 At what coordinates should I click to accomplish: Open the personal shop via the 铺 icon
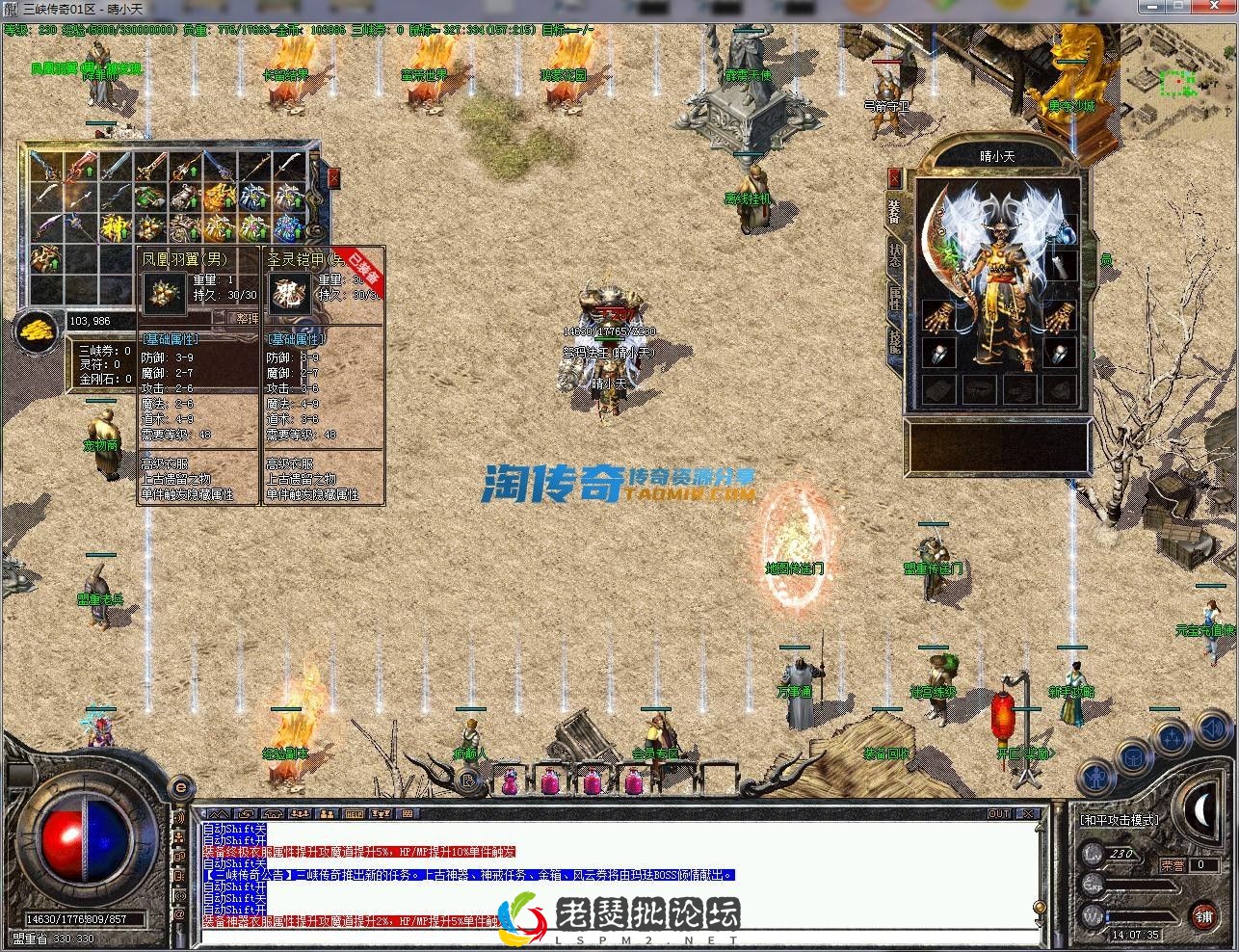(1204, 916)
